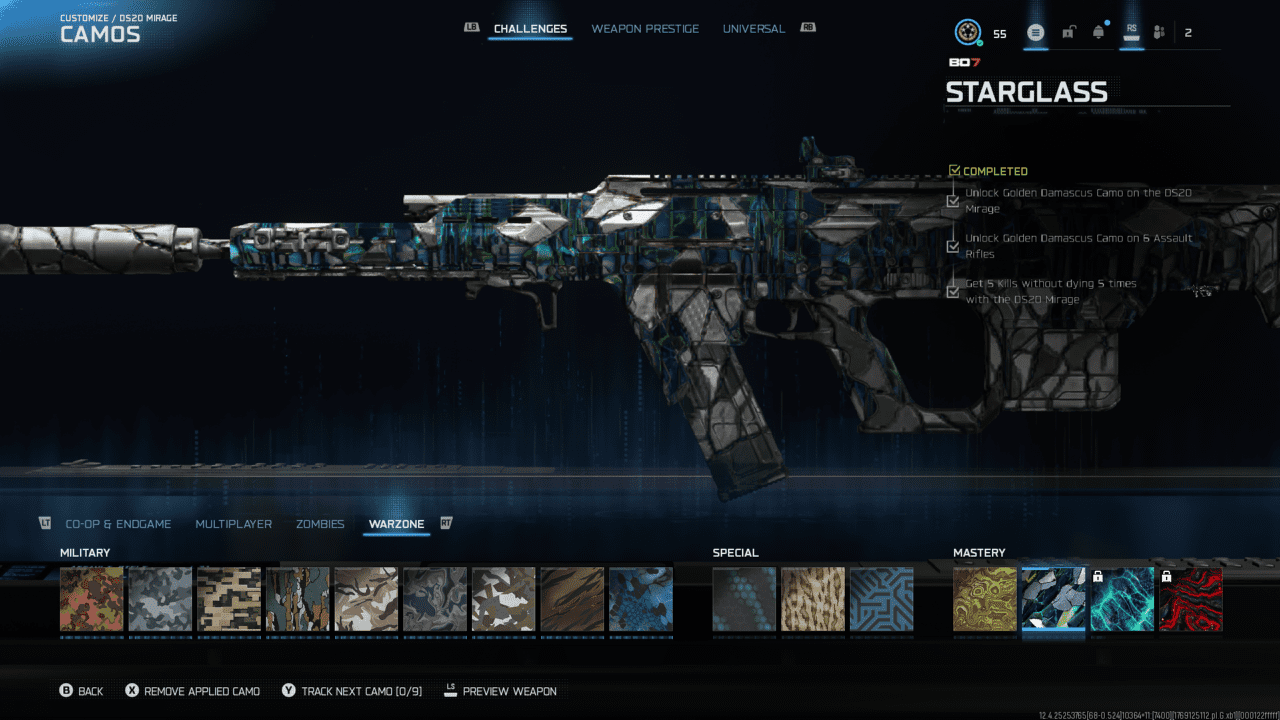Select the tan leopard-print special camo
The width and height of the screenshot is (1280, 720).
[813, 599]
